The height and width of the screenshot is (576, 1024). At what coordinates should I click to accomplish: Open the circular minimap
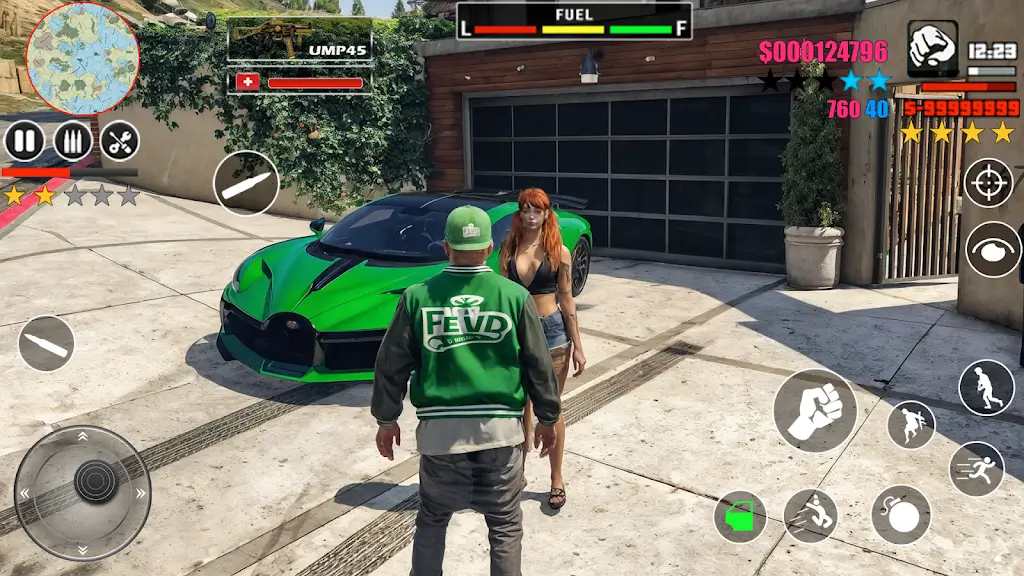82,57
